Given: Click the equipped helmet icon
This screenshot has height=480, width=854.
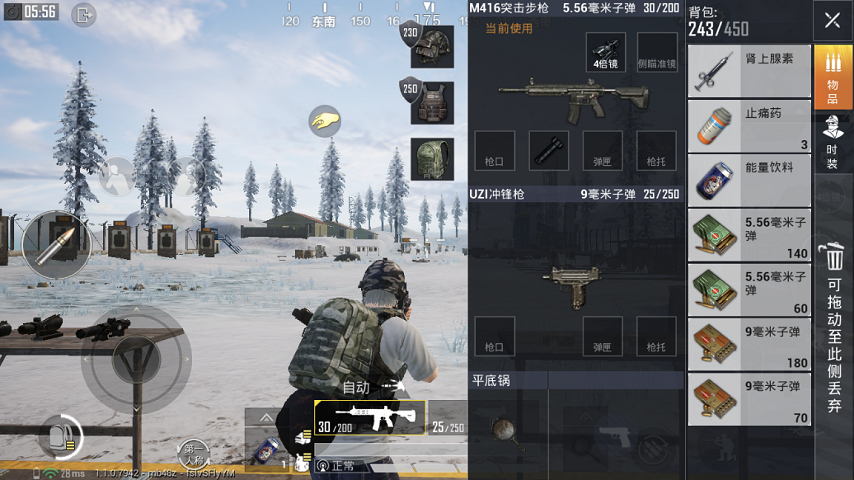Looking at the screenshot, I should (430, 46).
